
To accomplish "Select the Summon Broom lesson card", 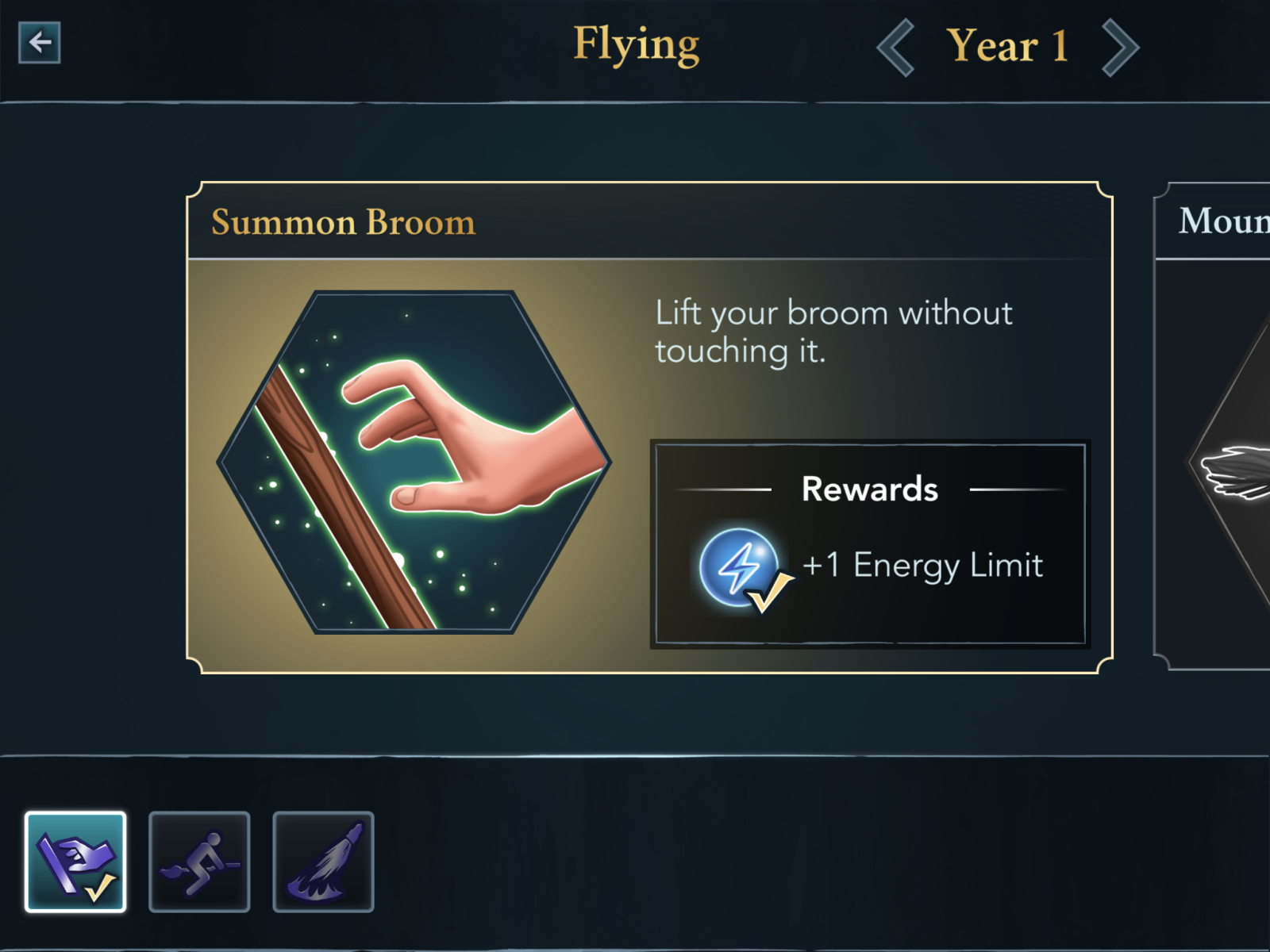I will click(x=649, y=427).
